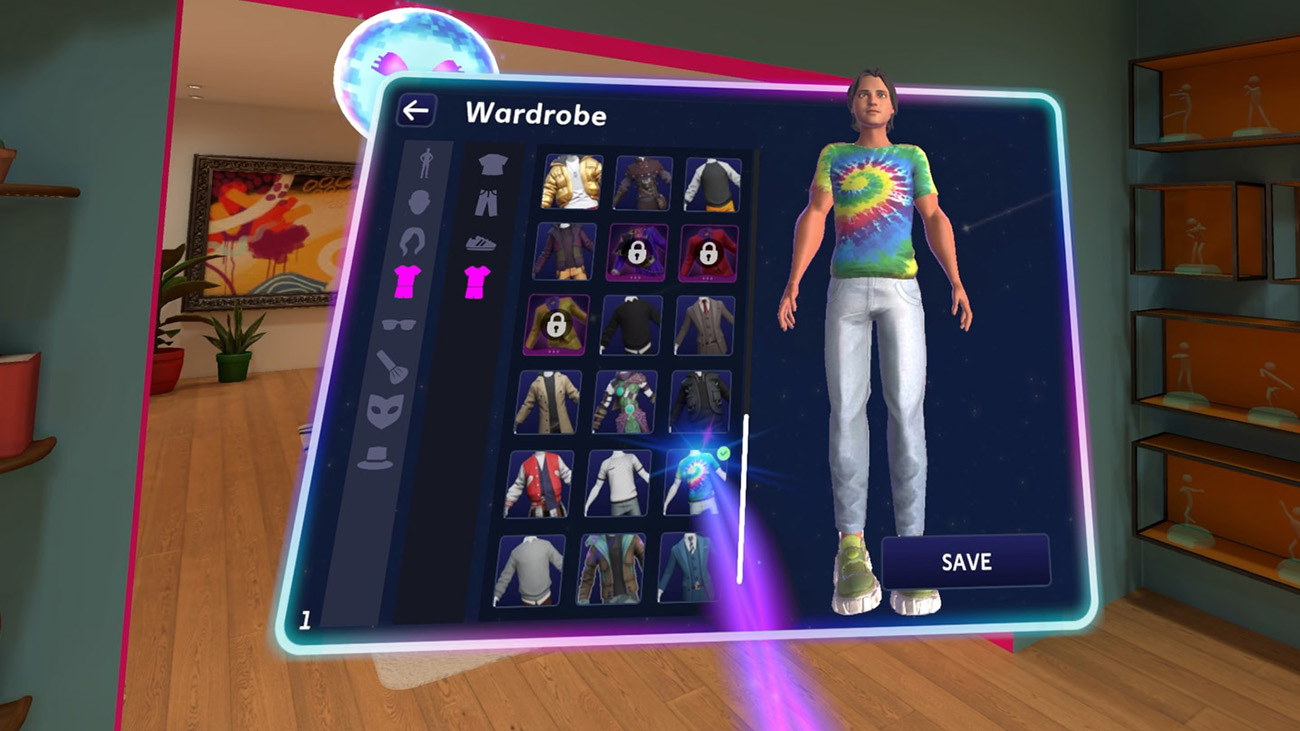Save the current outfit
This screenshot has height=731, width=1300.
pyautogui.click(x=966, y=562)
